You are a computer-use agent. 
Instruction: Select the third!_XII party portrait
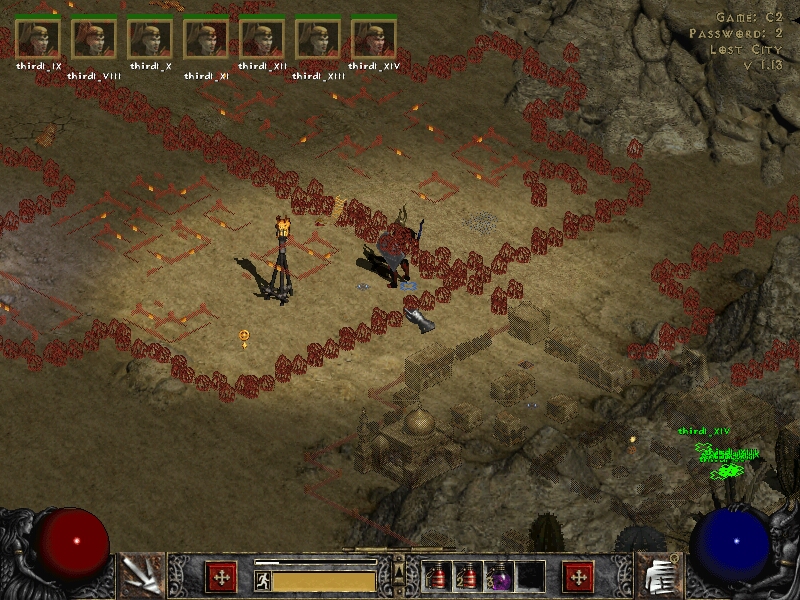(262, 39)
